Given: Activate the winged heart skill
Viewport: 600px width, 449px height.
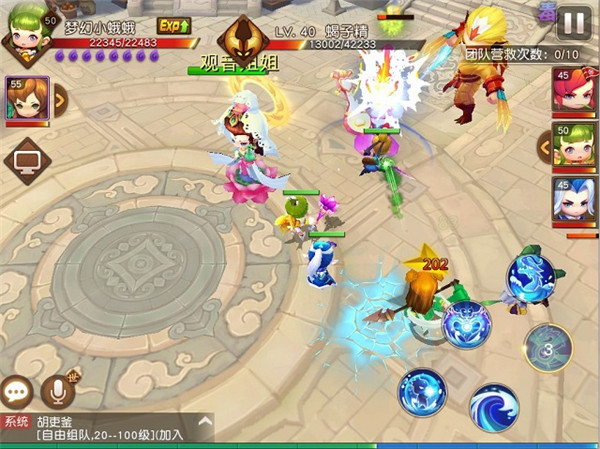Looking at the screenshot, I should pos(464,323).
